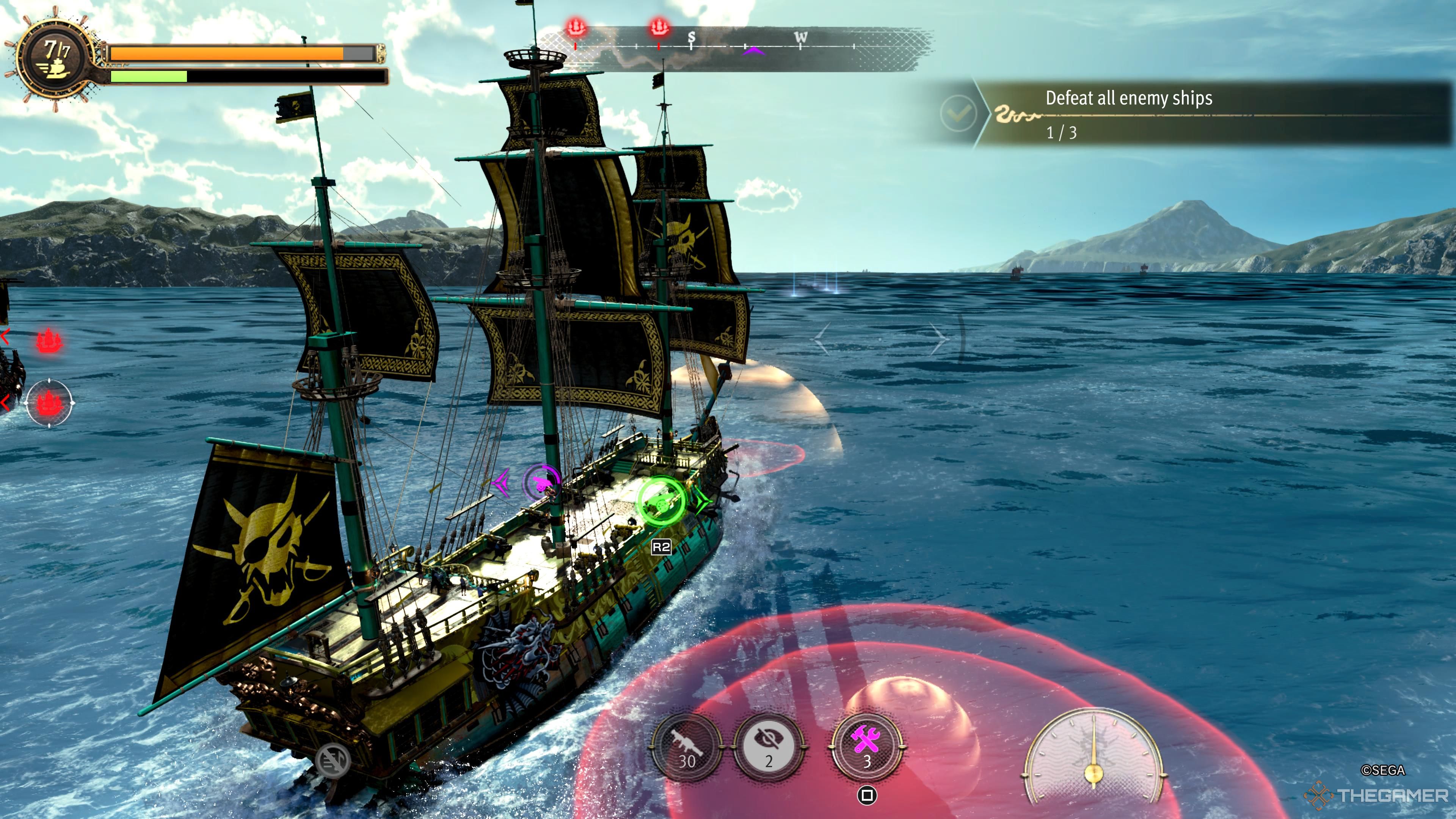The width and height of the screenshot is (1456, 819).
Task: Toggle the grey disabled icon near stern
Action: point(333,760)
